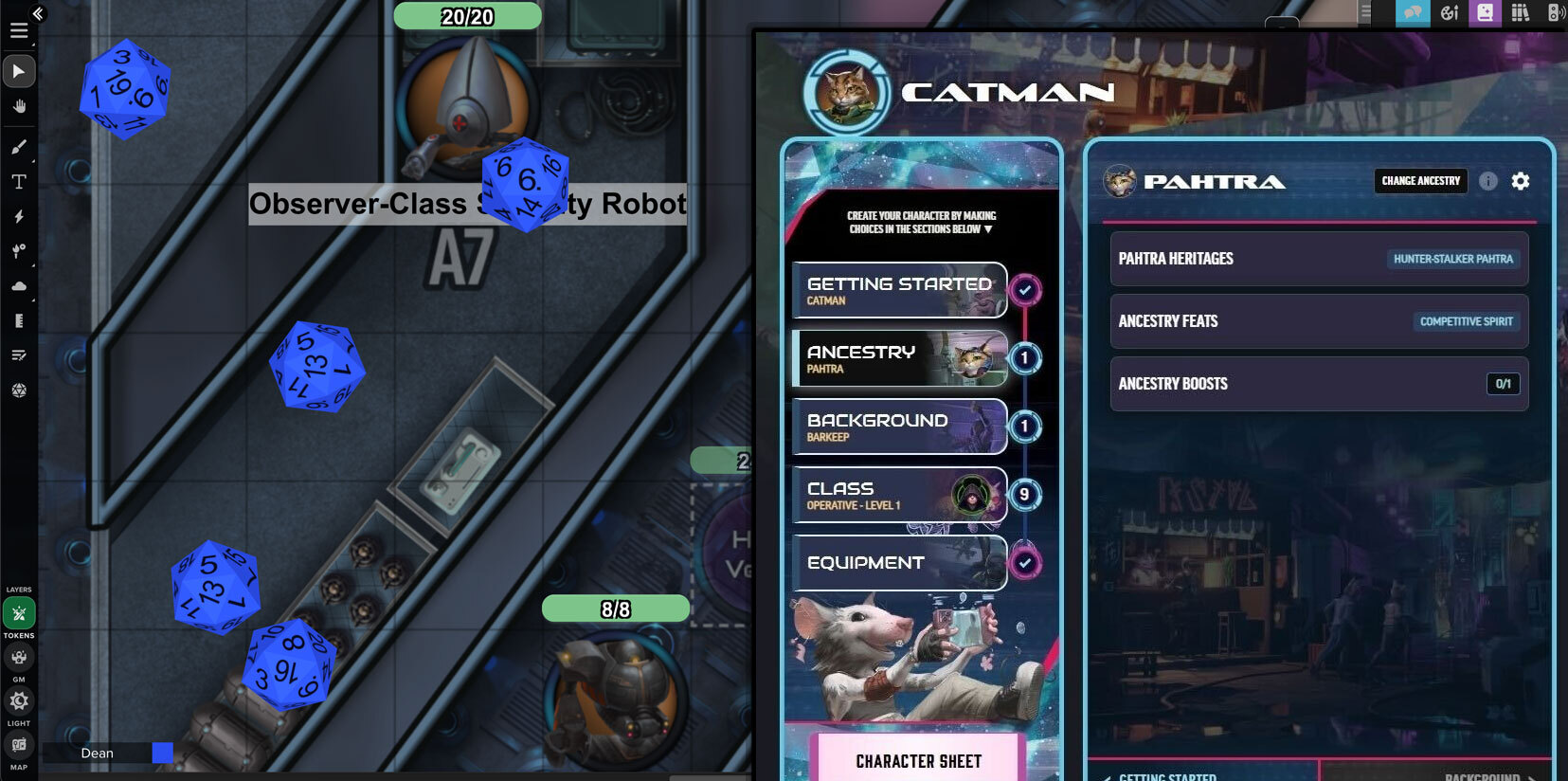Select the pointer tool in the left toolbar
The image size is (1568, 781).
[x=19, y=71]
